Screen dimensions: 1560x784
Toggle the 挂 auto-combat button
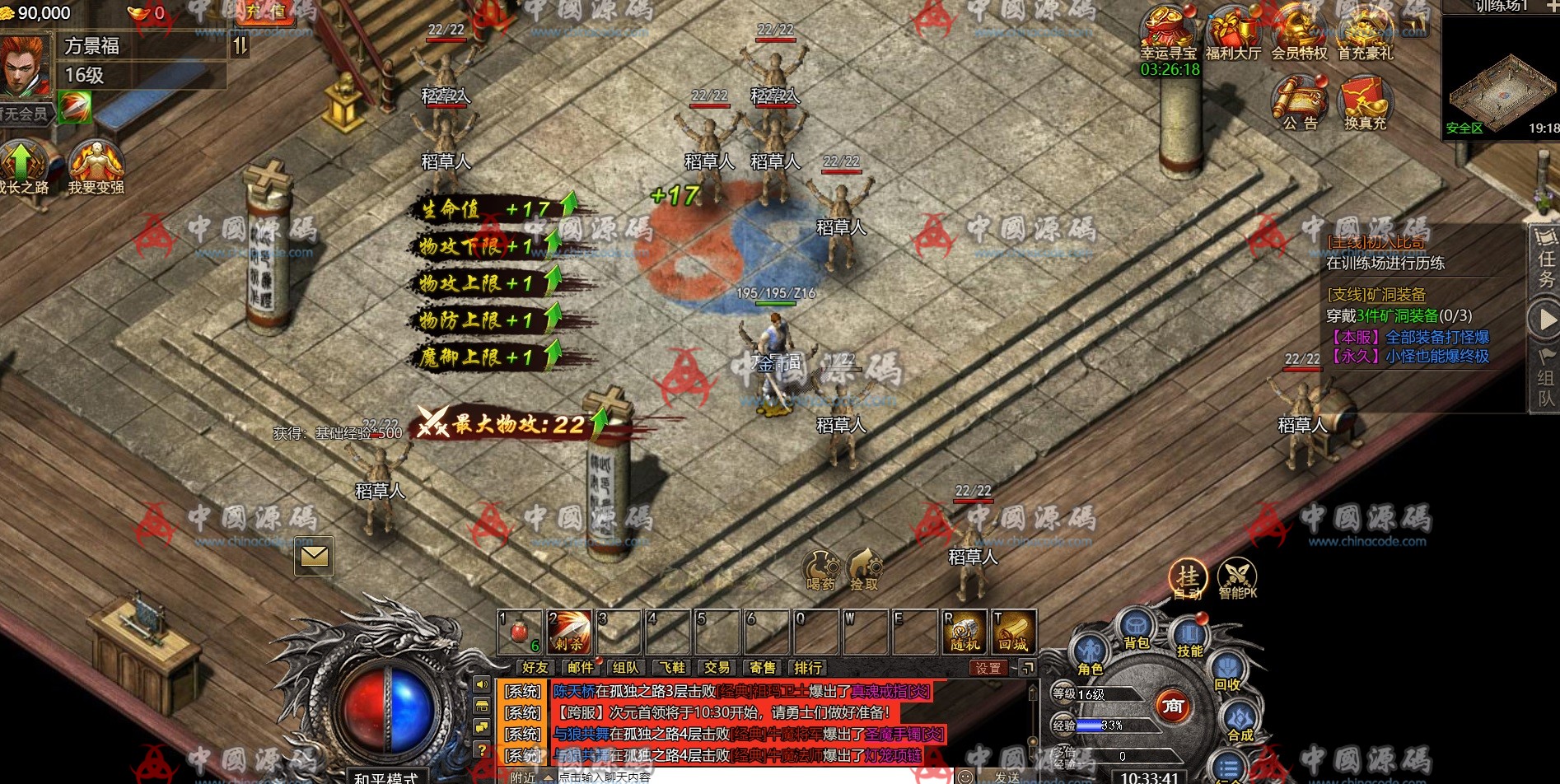coord(1188,578)
